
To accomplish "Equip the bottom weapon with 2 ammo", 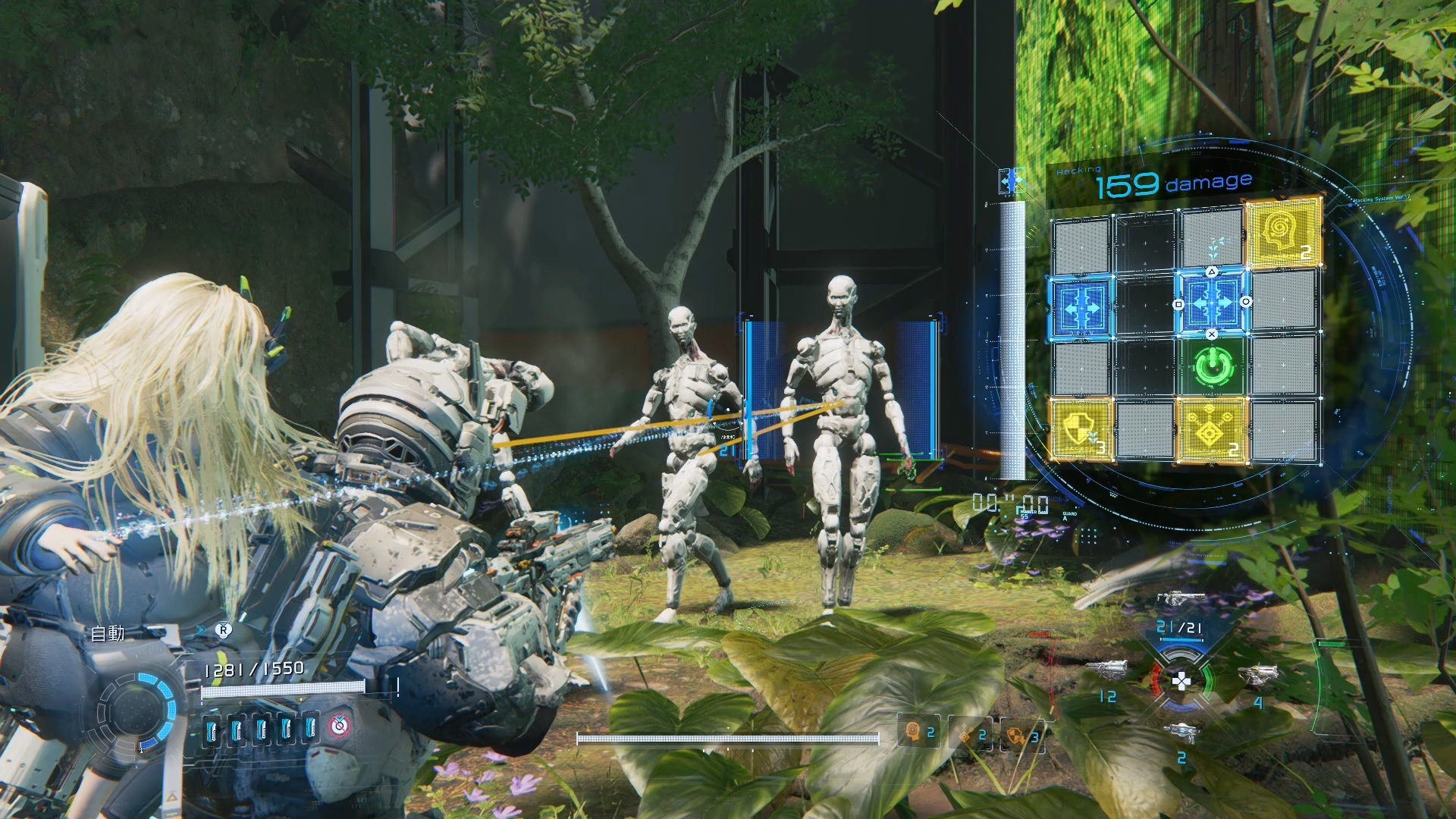I will click(x=1181, y=731).
